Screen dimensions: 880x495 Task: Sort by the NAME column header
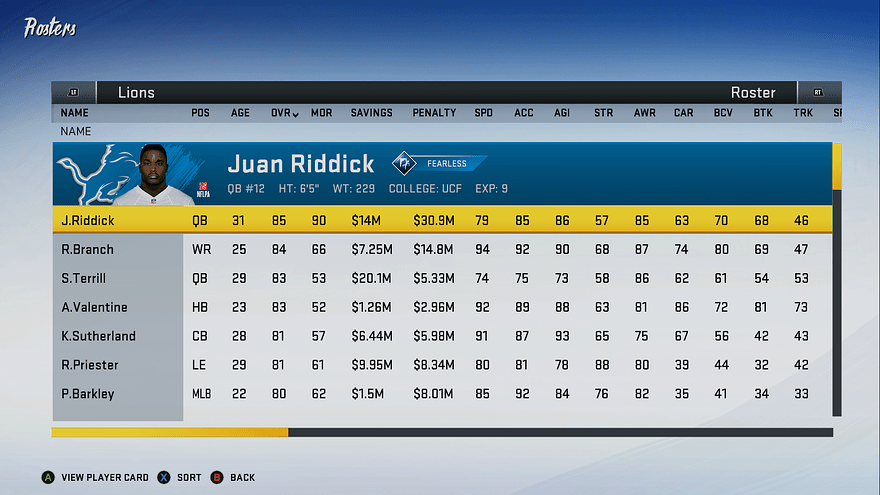click(75, 113)
